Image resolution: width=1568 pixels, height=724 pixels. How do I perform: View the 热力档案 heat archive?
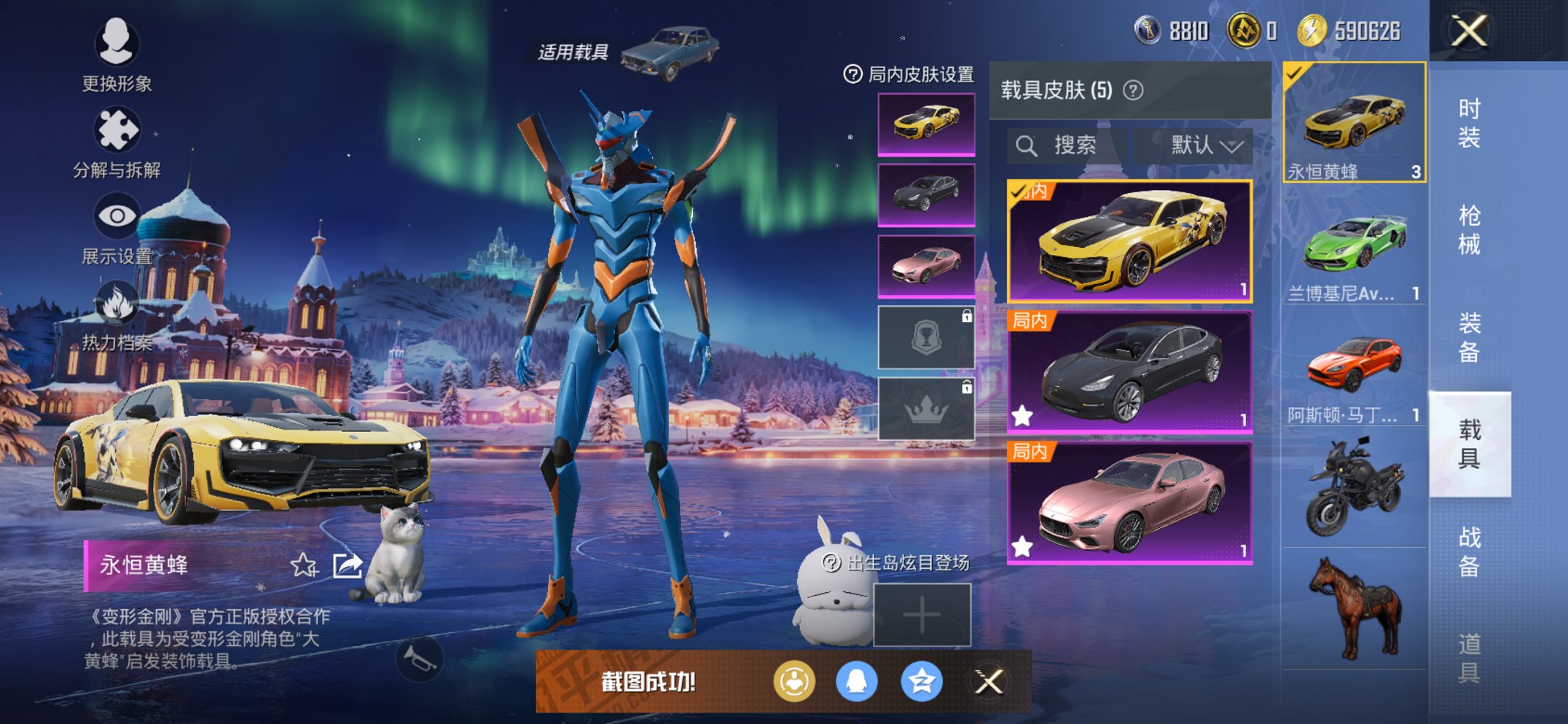tap(119, 318)
